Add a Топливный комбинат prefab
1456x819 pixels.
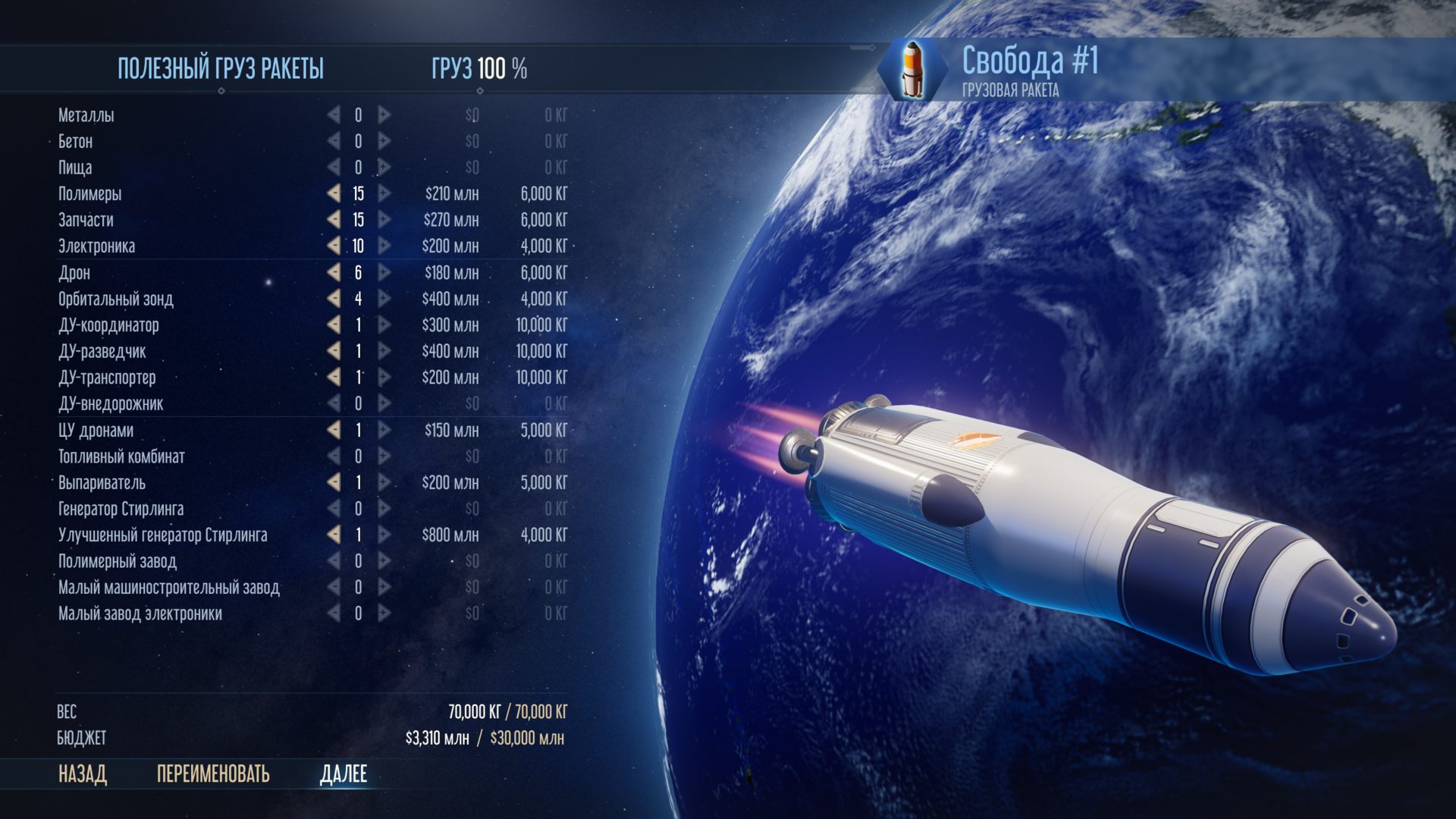[384, 457]
